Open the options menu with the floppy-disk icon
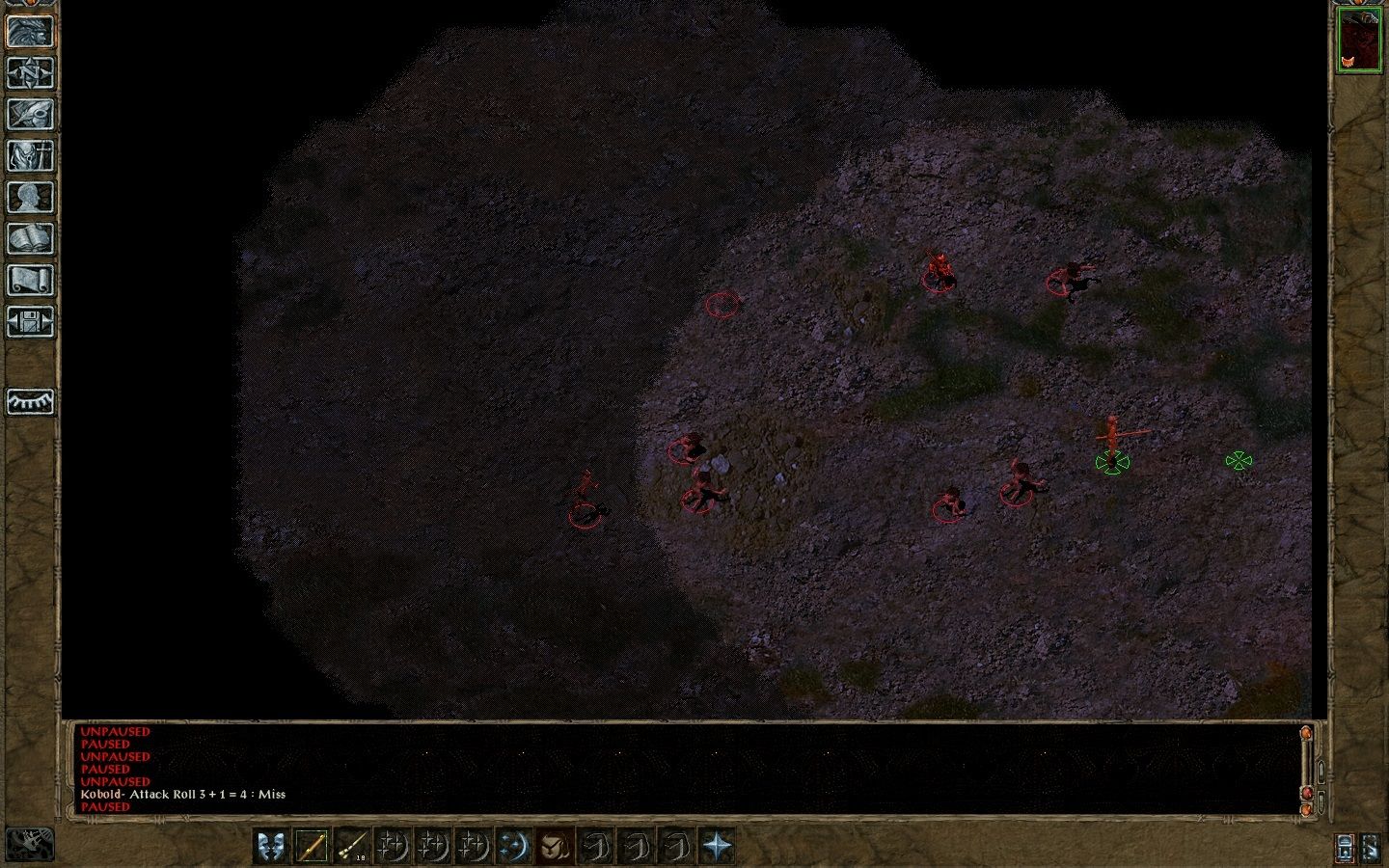The height and width of the screenshot is (868, 1389). pos(30,321)
